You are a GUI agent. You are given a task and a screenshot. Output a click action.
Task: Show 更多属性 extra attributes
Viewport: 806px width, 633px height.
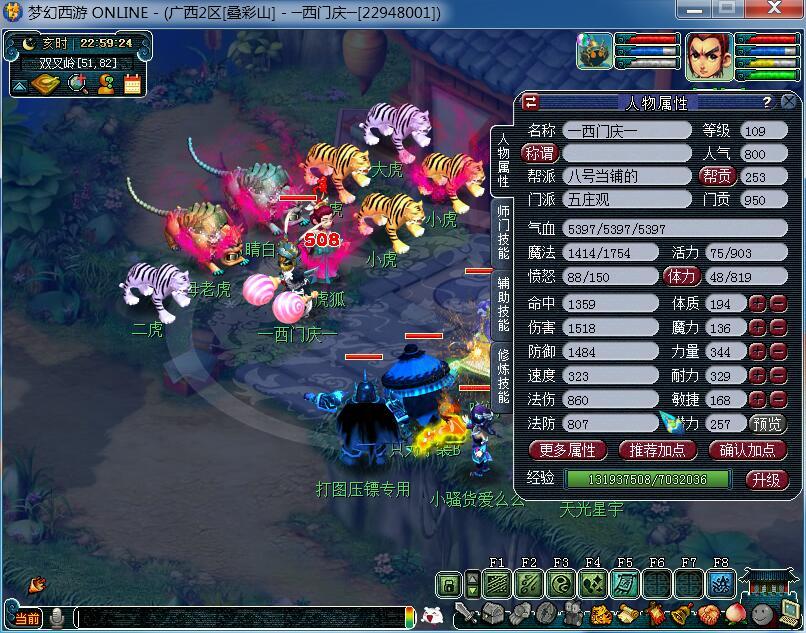pos(567,450)
